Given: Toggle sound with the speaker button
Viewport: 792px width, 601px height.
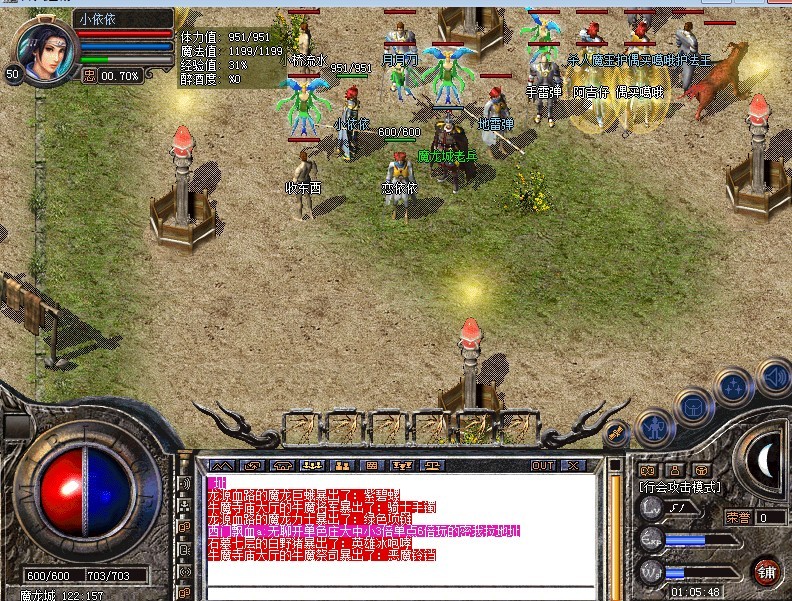Looking at the screenshot, I should point(774,376).
